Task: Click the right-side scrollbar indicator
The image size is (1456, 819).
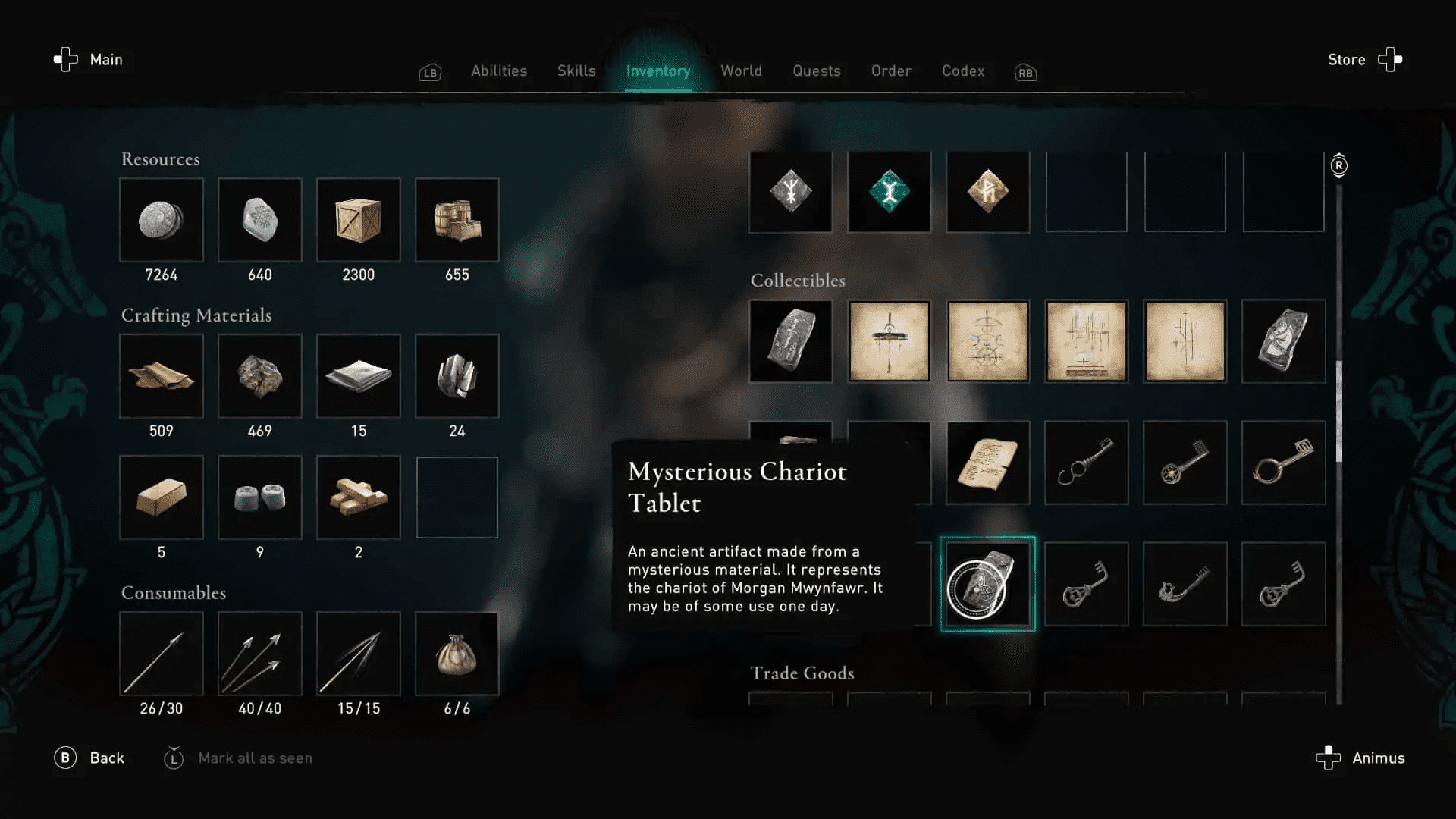Action: pos(1338,165)
